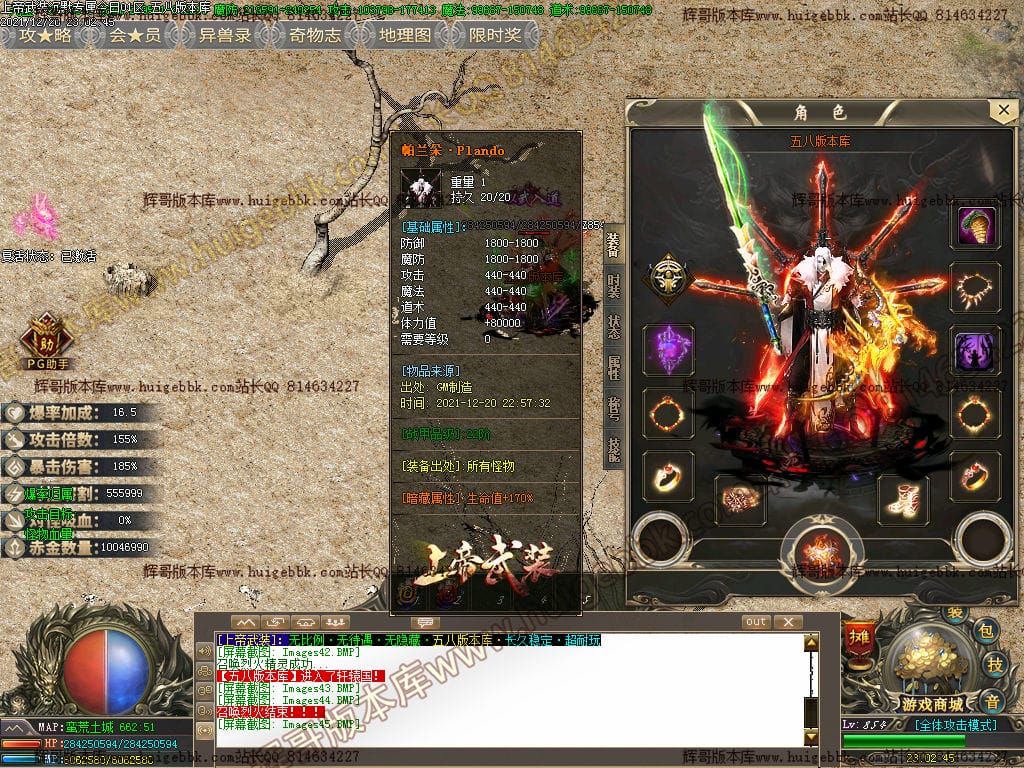
Task: Select the boots equipment slot
Action: pos(903,499)
